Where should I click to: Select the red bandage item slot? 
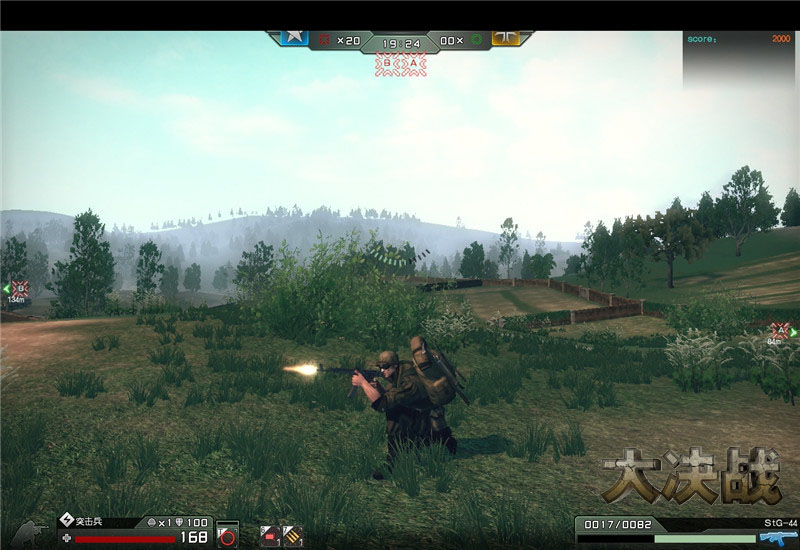point(269,535)
